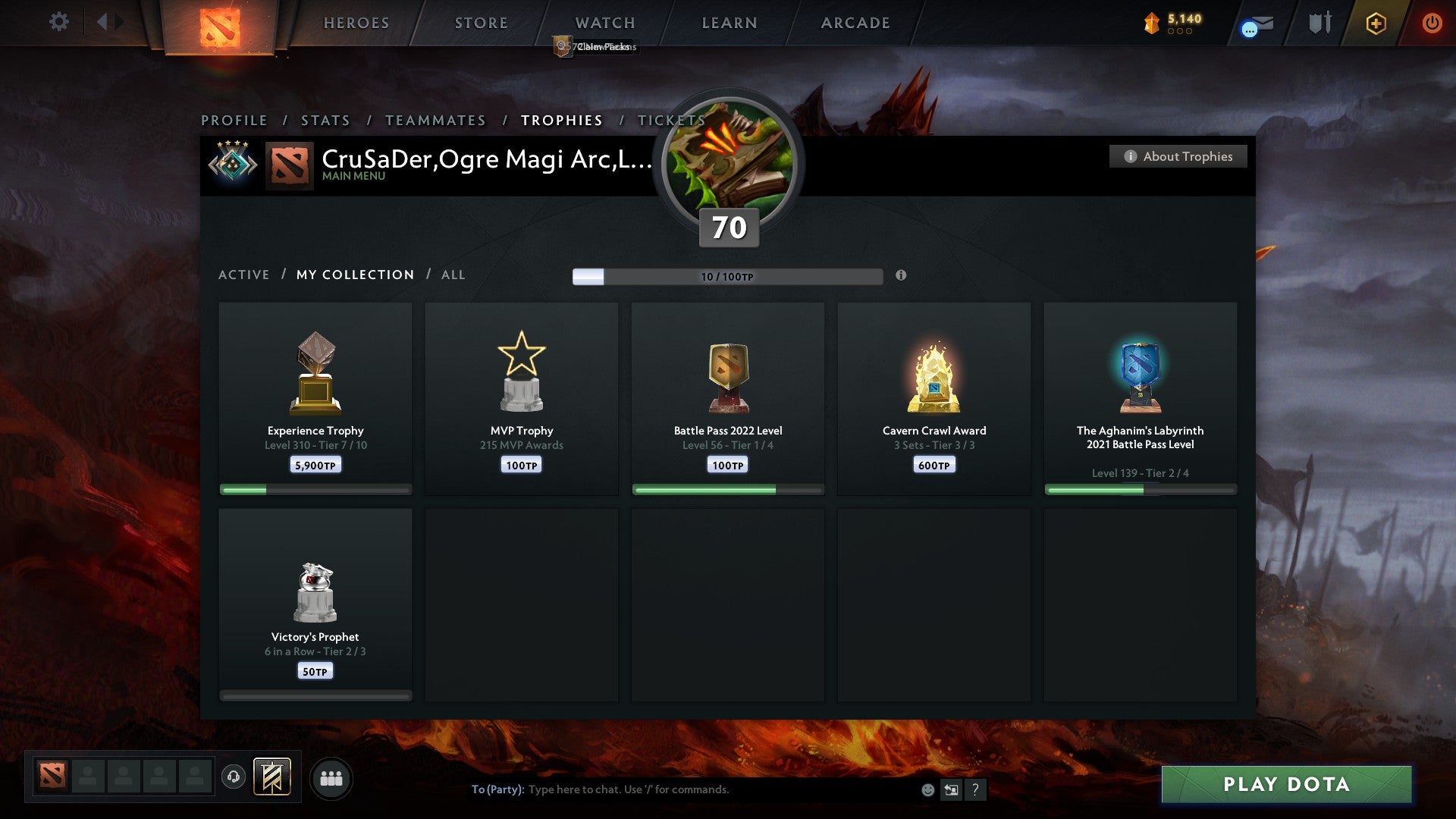Image resolution: width=1456 pixels, height=819 pixels.
Task: Click the voice chat headset icon
Action: click(234, 777)
